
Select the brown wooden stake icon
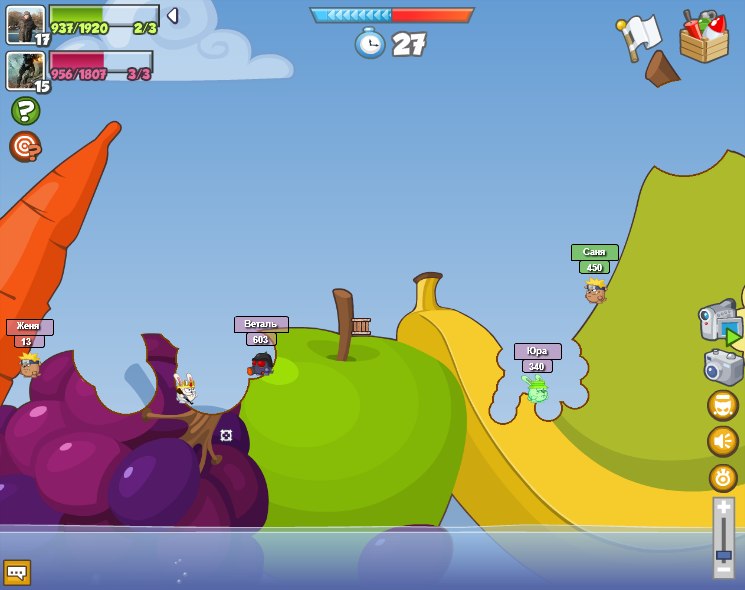tap(661, 69)
